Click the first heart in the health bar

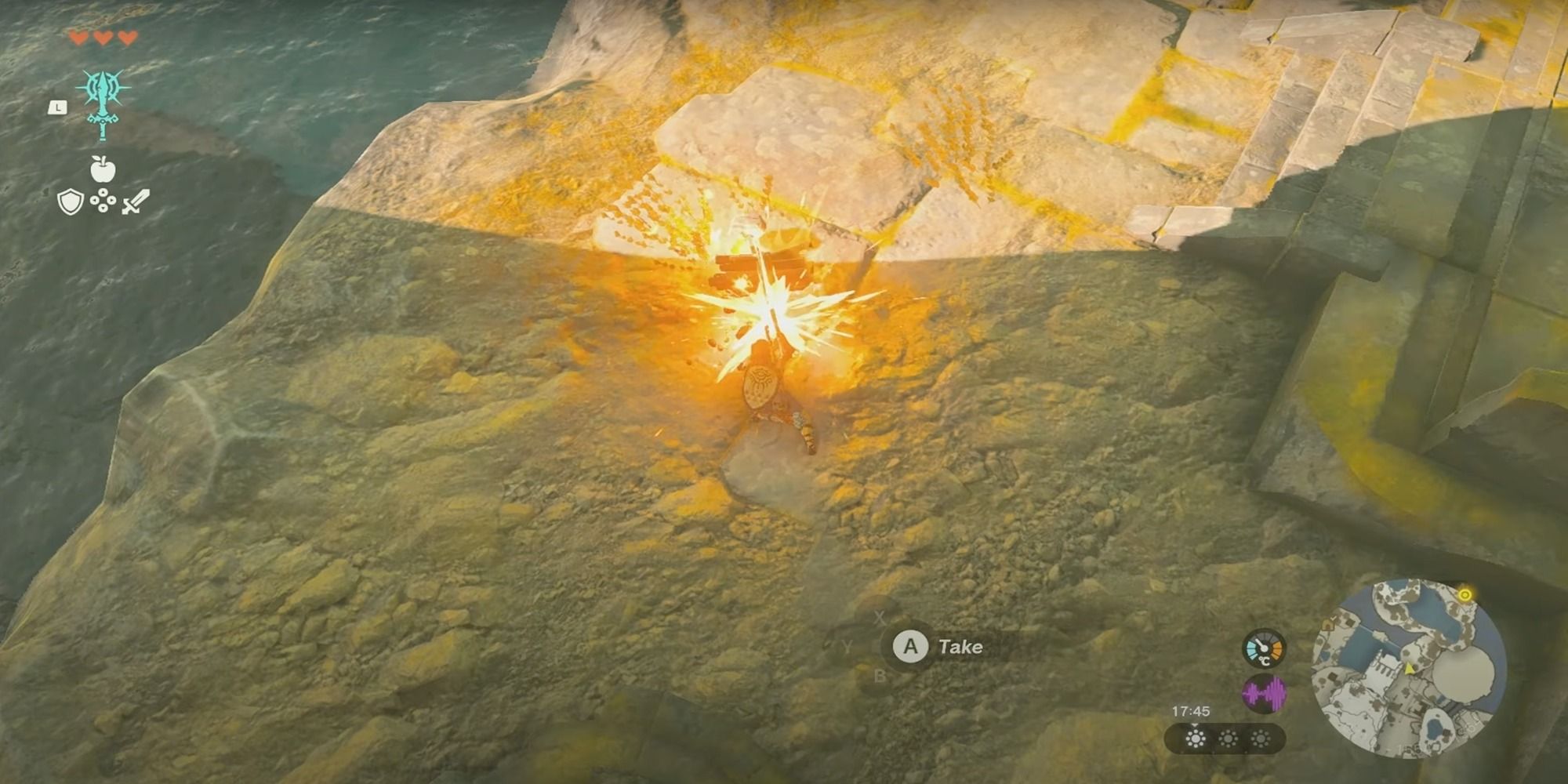coord(80,38)
